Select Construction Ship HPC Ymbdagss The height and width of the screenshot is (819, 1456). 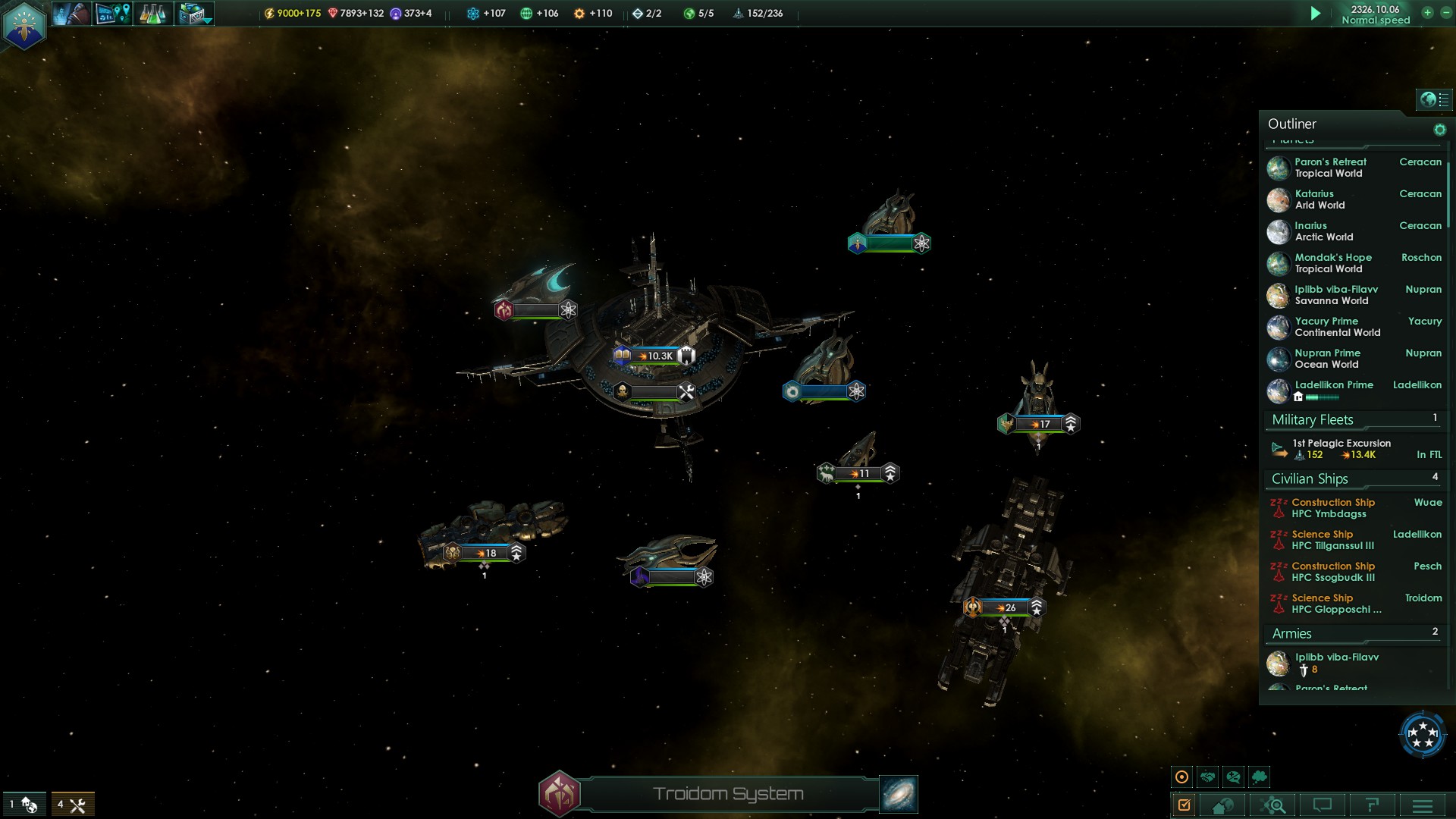pos(1333,508)
